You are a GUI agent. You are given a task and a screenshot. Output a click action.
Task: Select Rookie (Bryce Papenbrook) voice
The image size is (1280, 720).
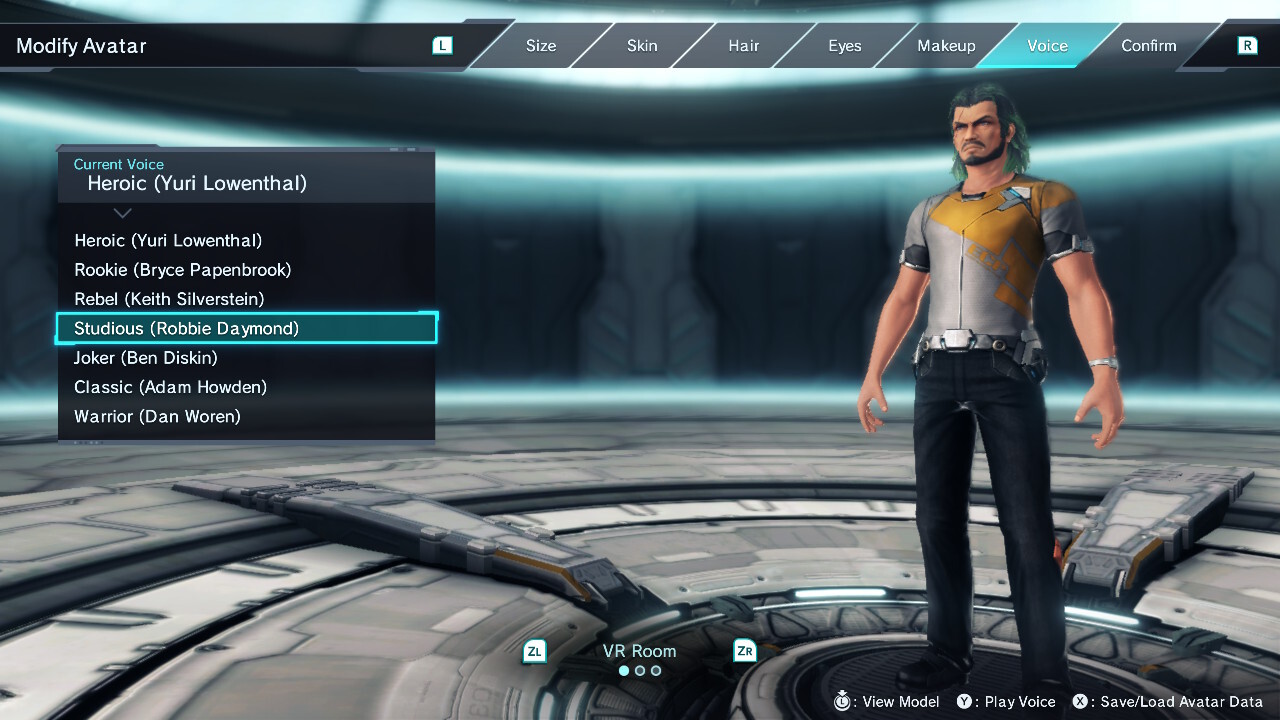click(x=182, y=270)
